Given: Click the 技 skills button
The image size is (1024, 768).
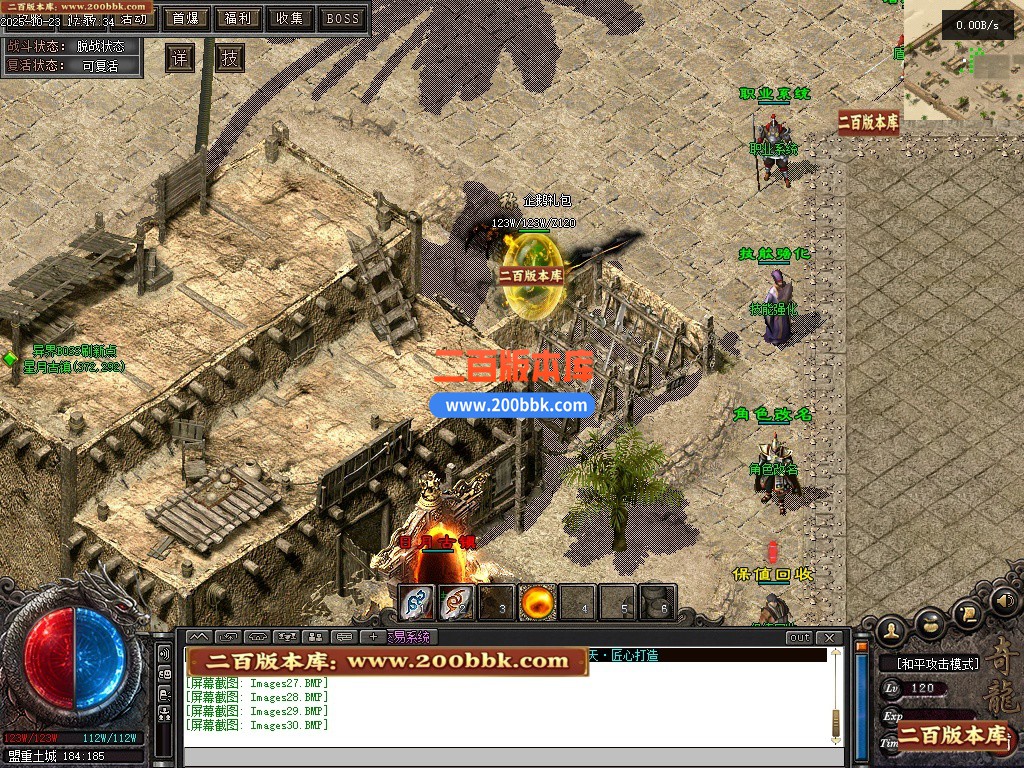Looking at the screenshot, I should [230, 58].
